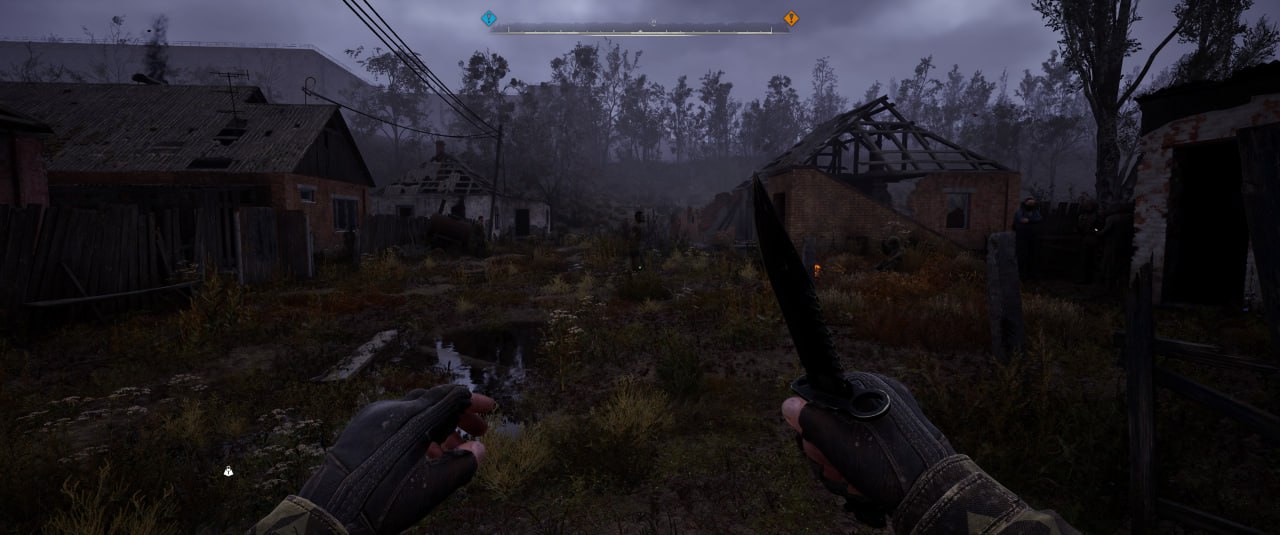Click the blue quest marker on the compass
The image size is (1280, 535).
tap(488, 18)
